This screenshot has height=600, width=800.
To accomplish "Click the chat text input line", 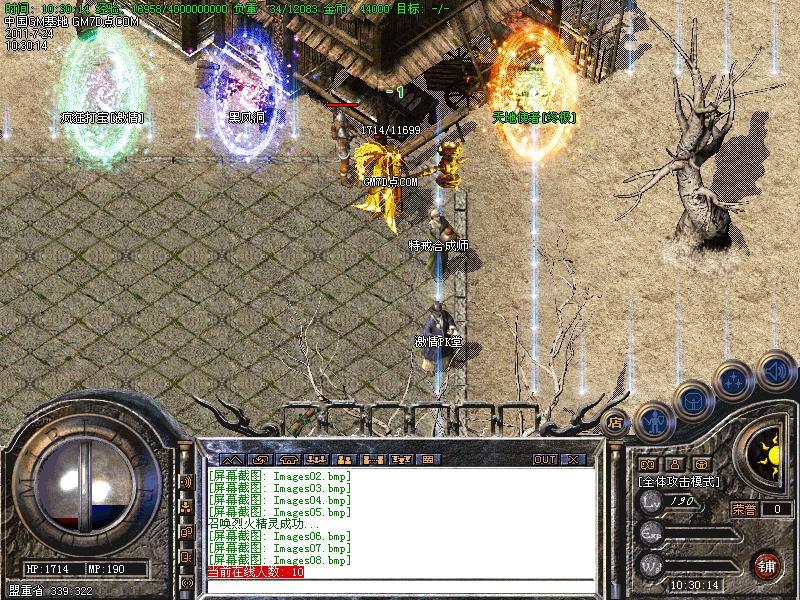I will [400, 586].
